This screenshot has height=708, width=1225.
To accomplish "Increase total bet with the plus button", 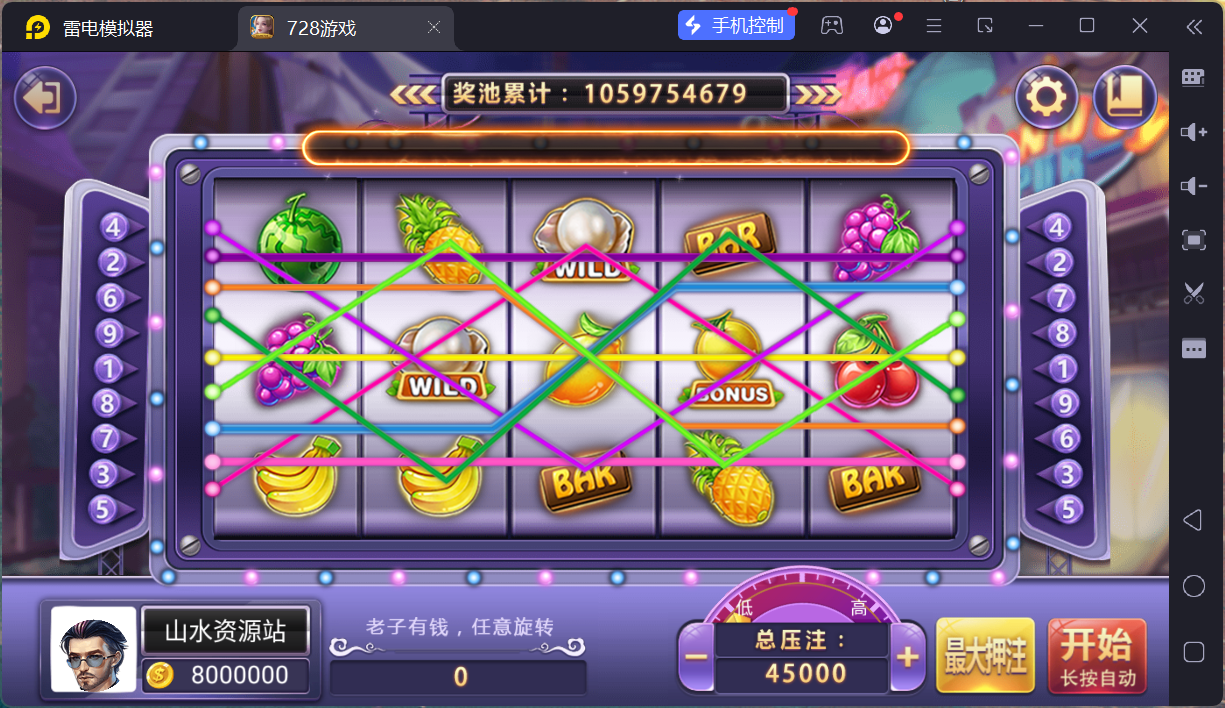I will point(907,657).
